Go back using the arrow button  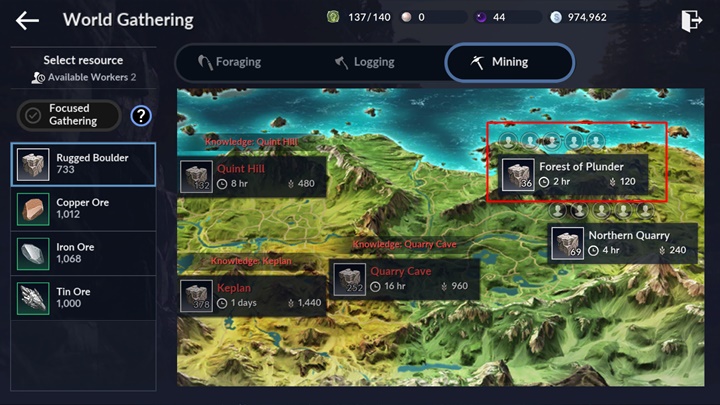(x=27, y=20)
